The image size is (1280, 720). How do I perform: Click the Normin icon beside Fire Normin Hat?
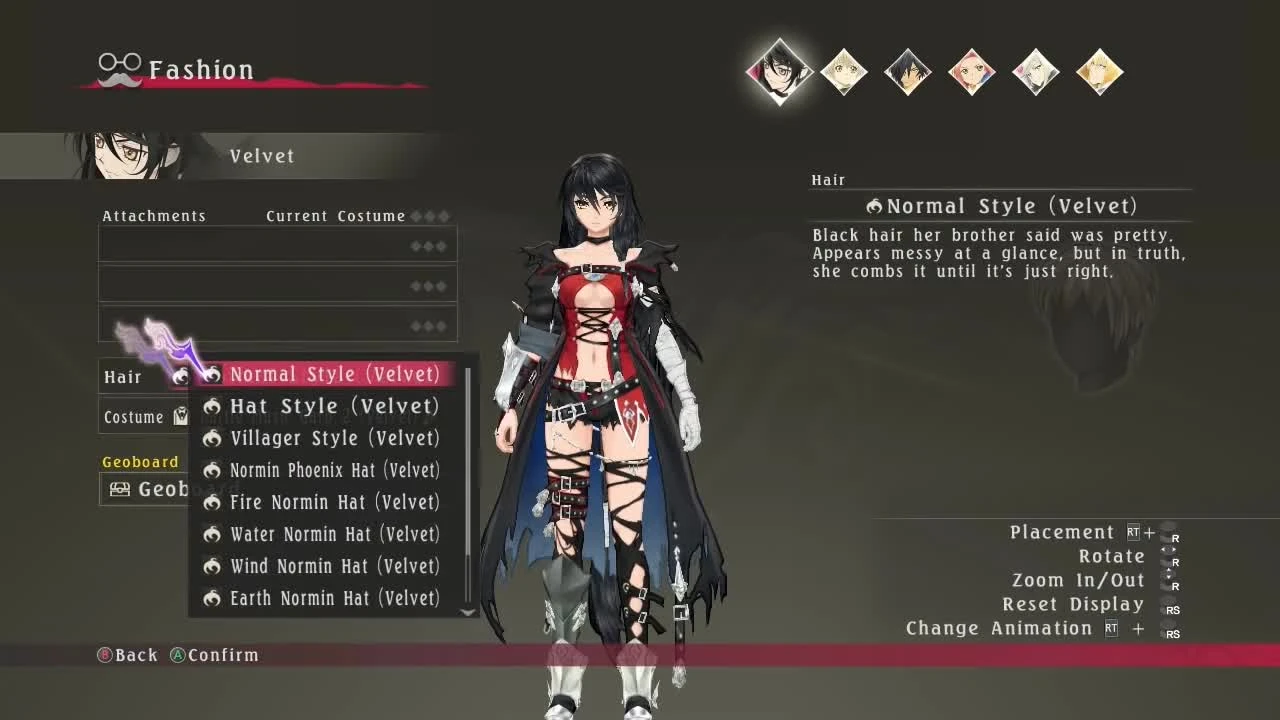pyautogui.click(x=212, y=502)
